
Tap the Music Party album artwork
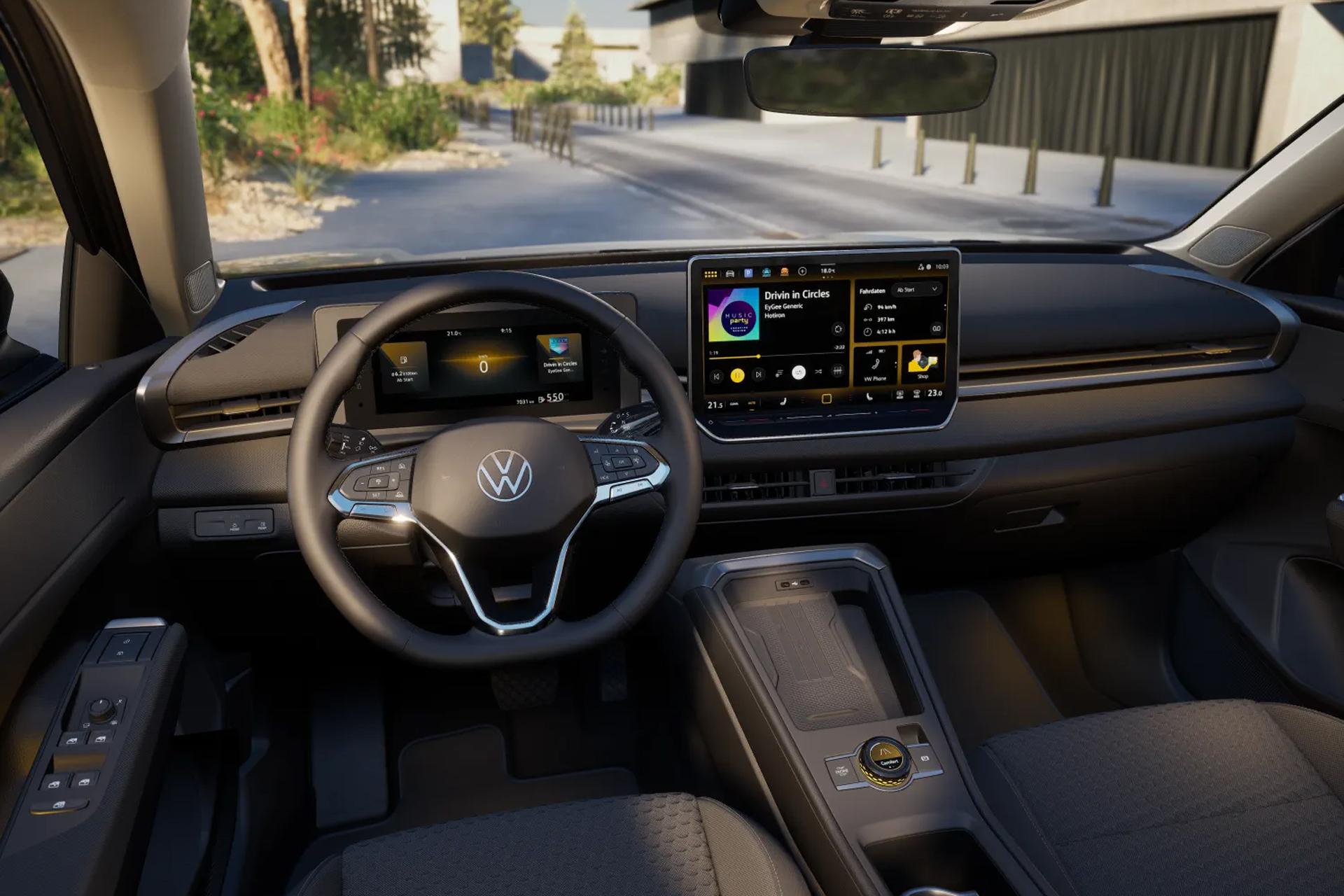coord(734,313)
